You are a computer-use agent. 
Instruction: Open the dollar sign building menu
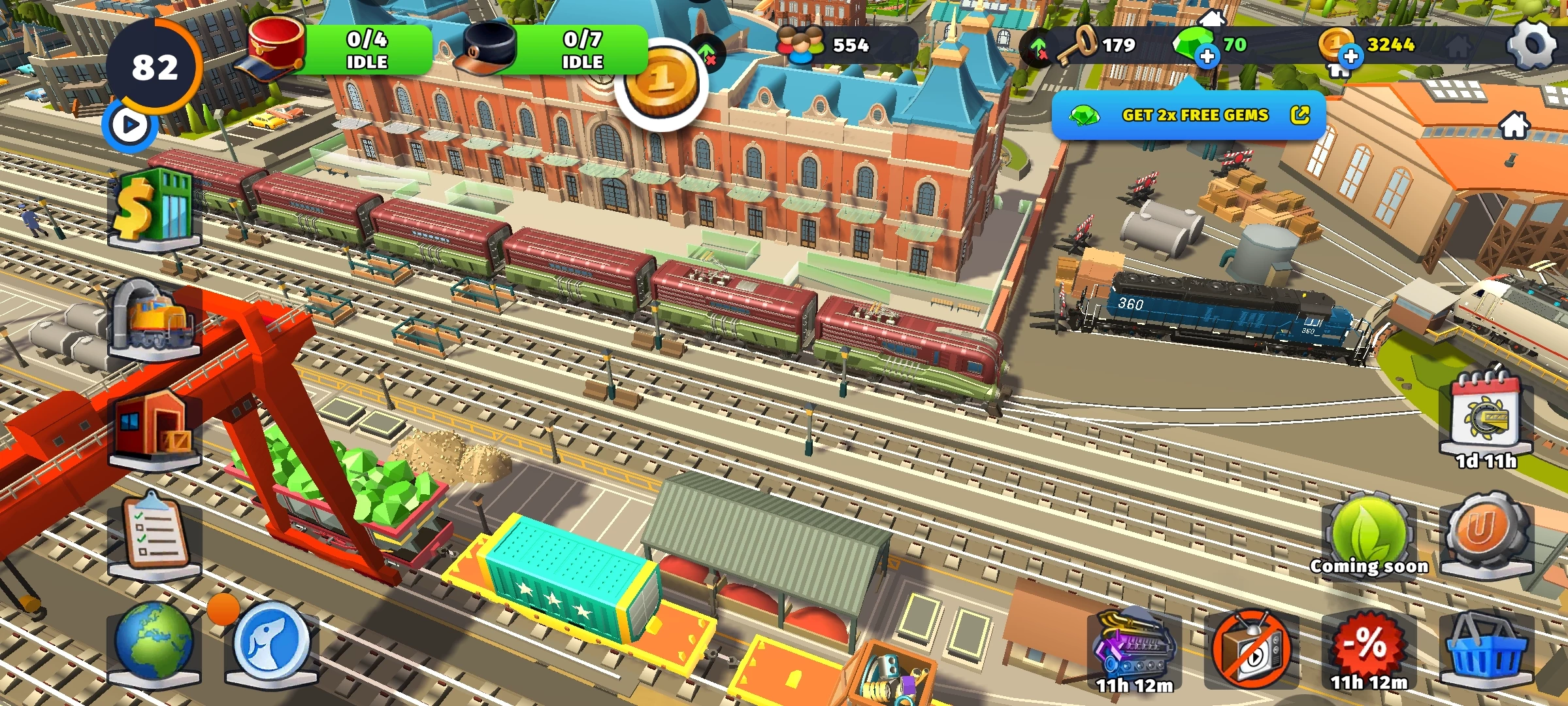(154, 209)
